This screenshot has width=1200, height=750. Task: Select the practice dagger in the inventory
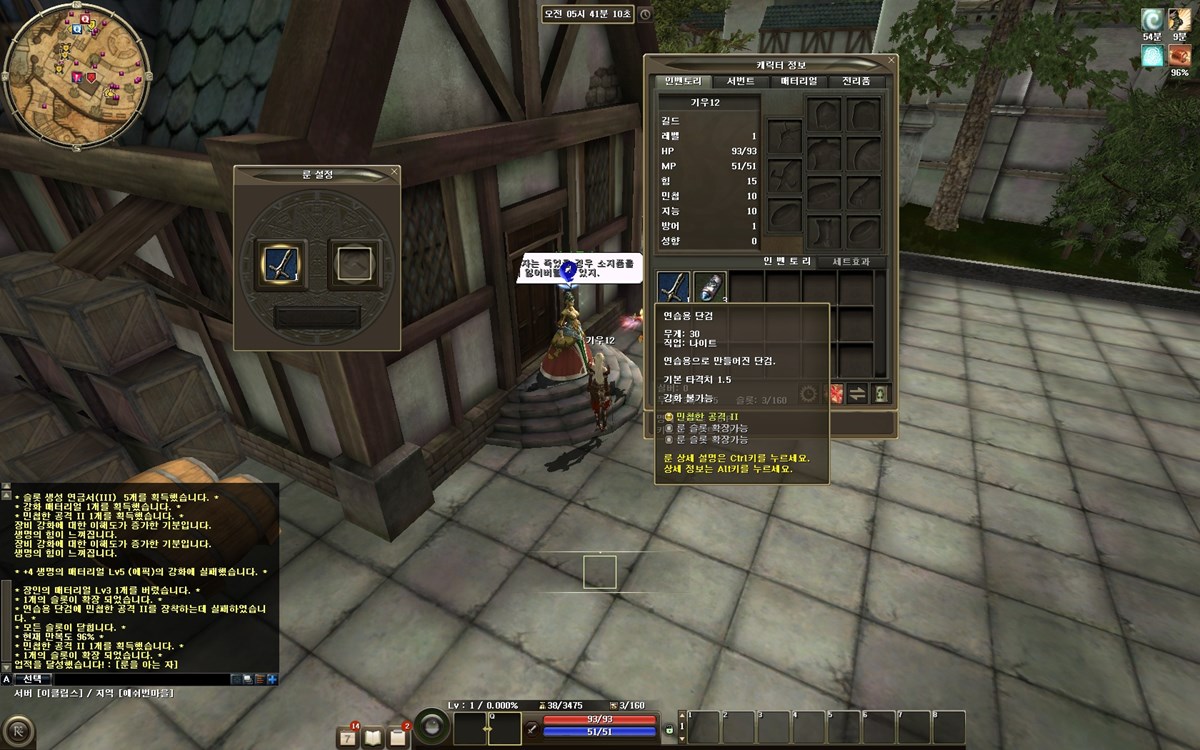[674, 288]
